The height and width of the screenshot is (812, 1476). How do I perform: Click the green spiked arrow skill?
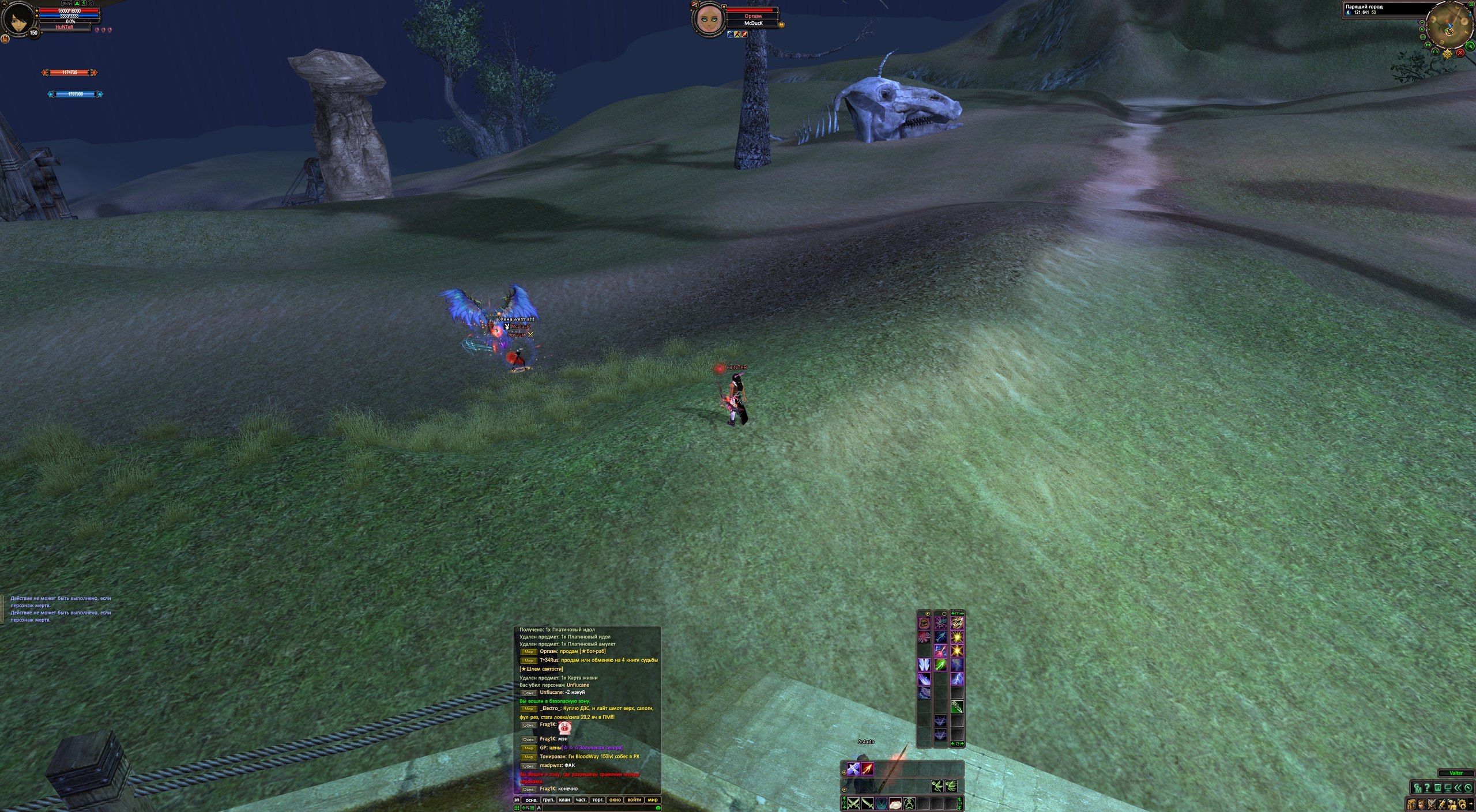(x=957, y=707)
